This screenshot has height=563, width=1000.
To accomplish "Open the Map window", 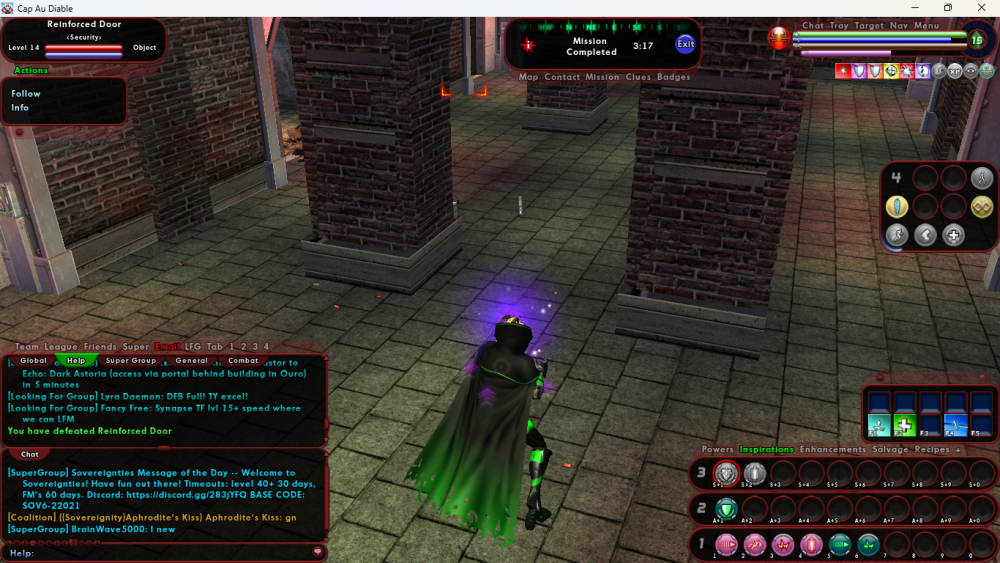I will point(529,77).
